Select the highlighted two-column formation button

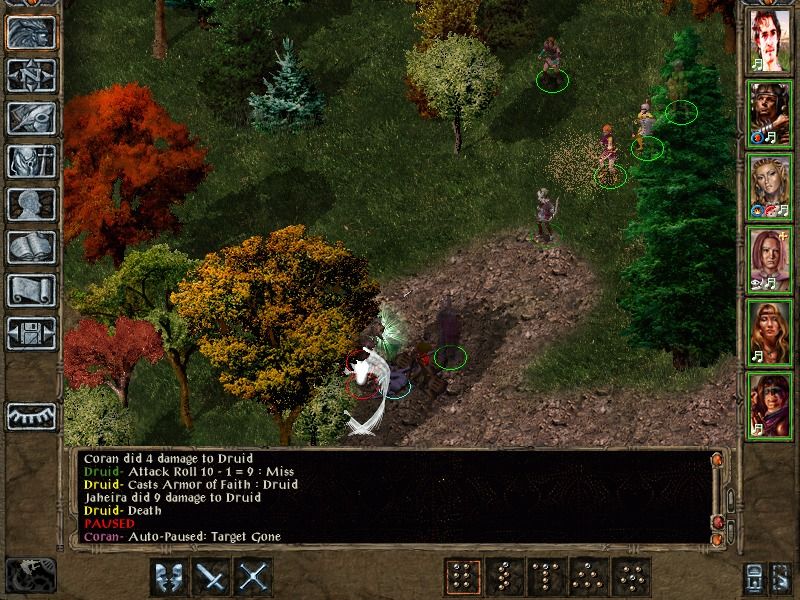461,577
